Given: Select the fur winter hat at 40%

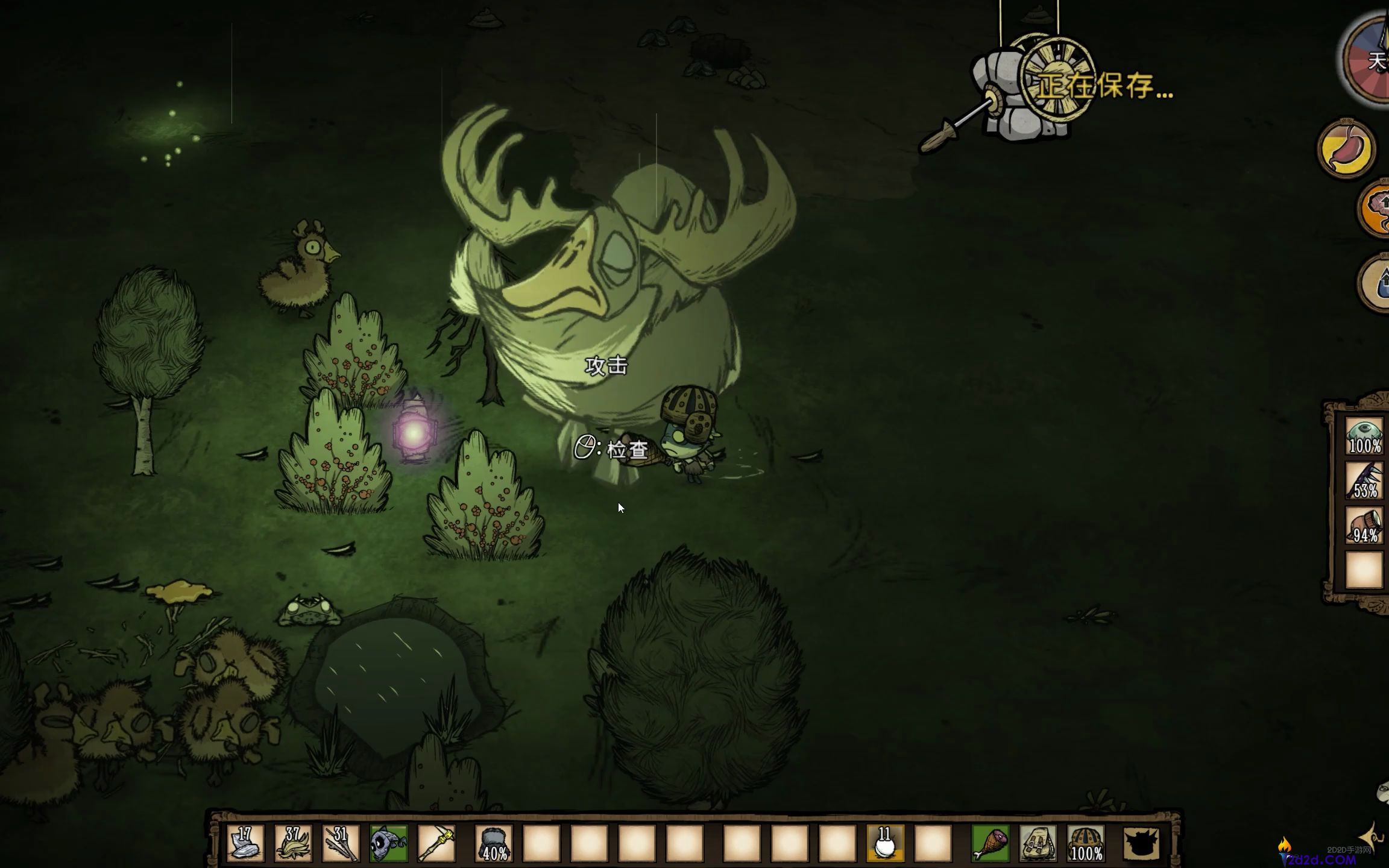Looking at the screenshot, I should tap(494, 843).
